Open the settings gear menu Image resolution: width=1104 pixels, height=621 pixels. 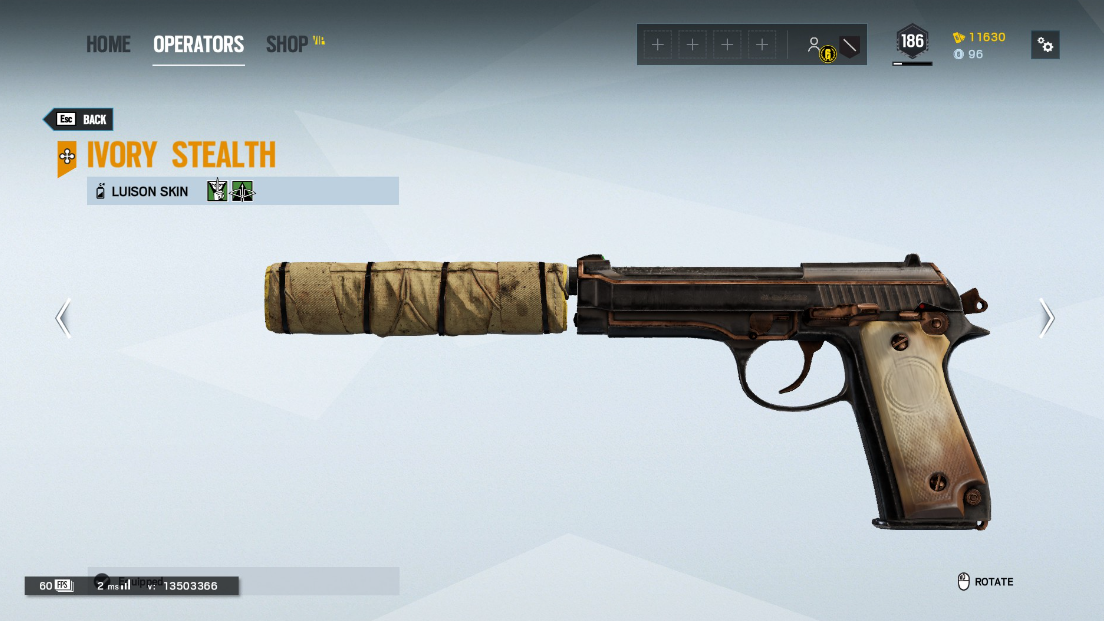(x=1045, y=45)
